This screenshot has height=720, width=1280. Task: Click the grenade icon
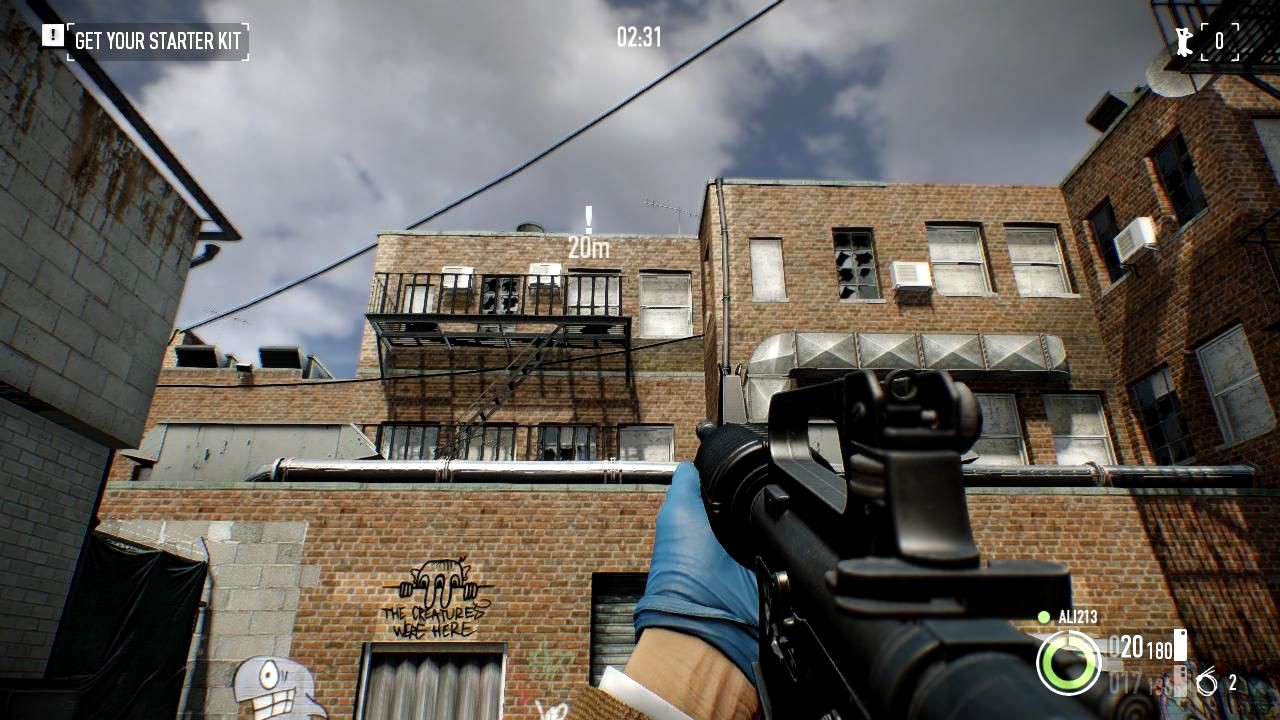tap(1207, 683)
